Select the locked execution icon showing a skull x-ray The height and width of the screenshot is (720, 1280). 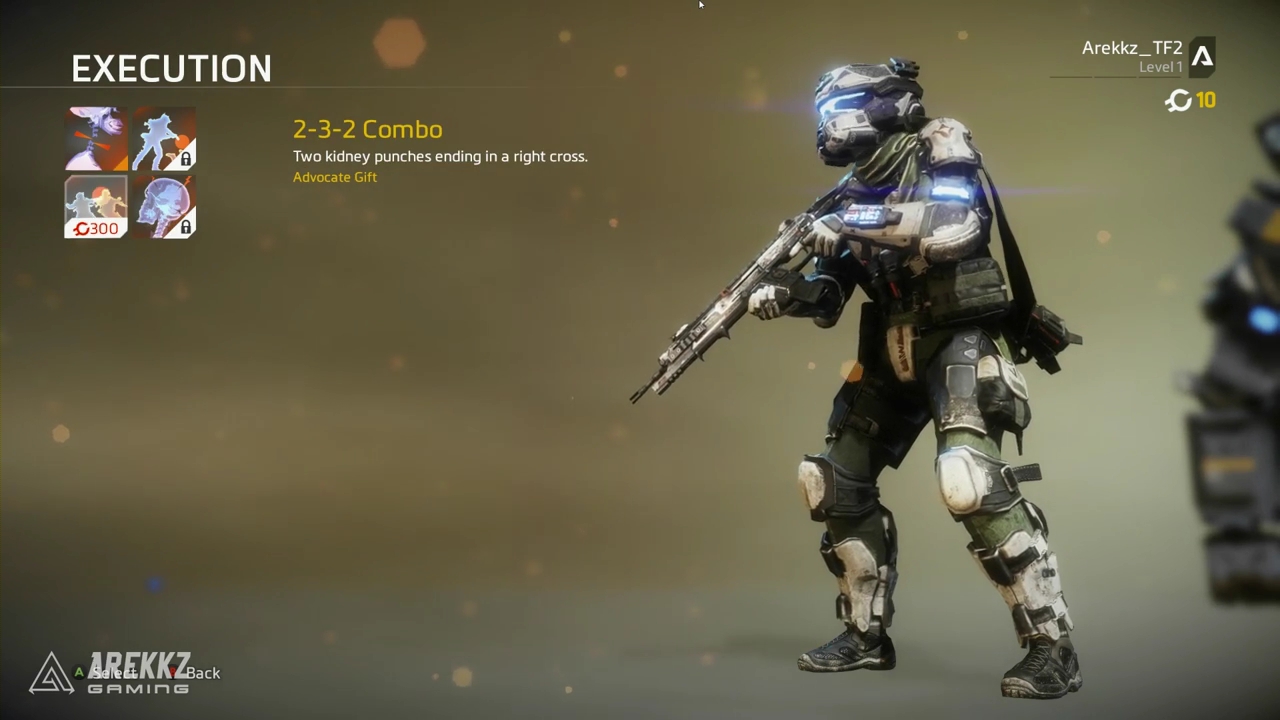click(x=164, y=207)
